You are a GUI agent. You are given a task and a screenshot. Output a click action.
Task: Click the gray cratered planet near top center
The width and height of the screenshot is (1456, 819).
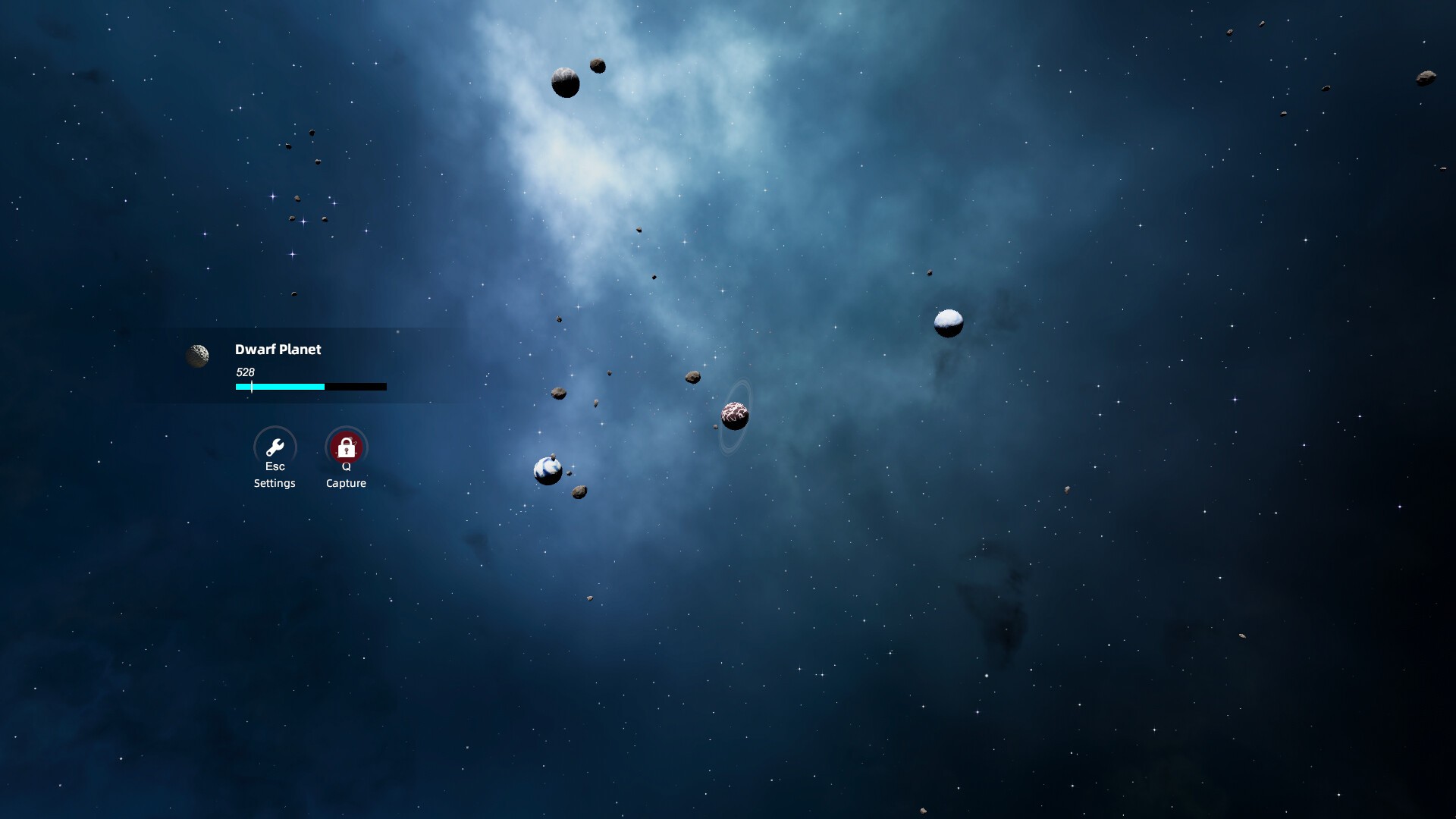click(564, 82)
